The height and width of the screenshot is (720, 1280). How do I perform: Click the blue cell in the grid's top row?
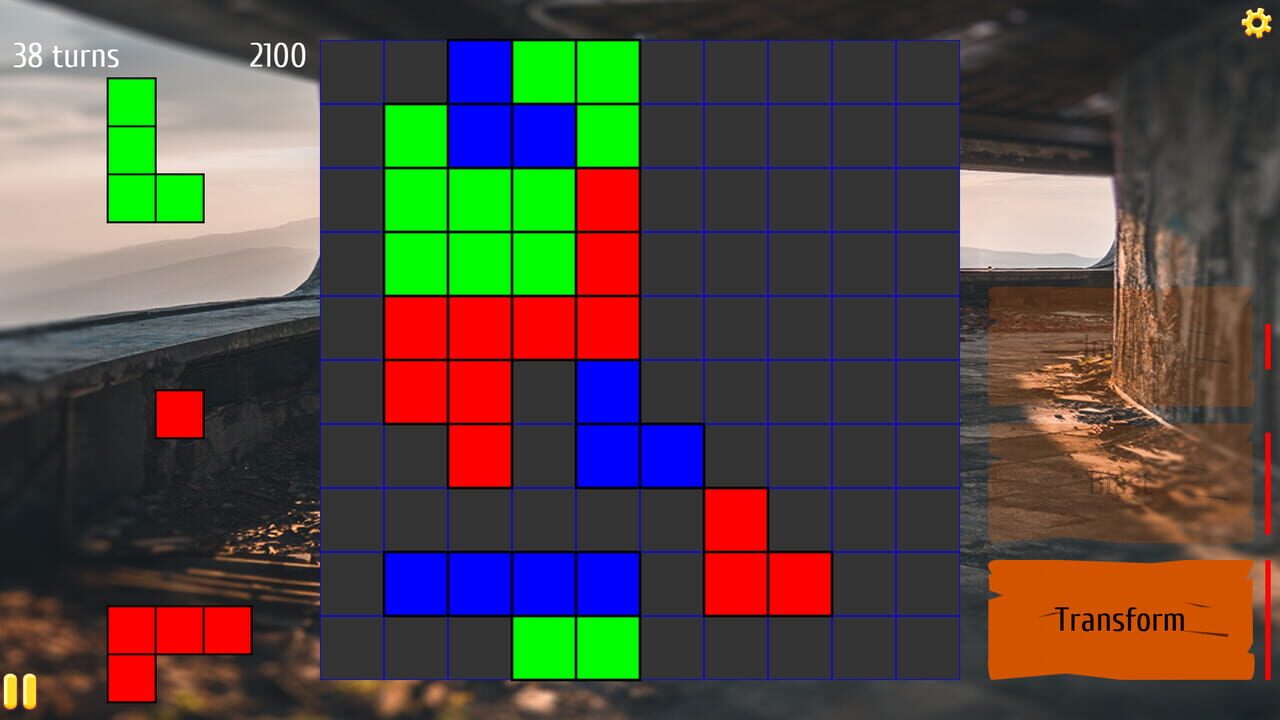[x=480, y=70]
